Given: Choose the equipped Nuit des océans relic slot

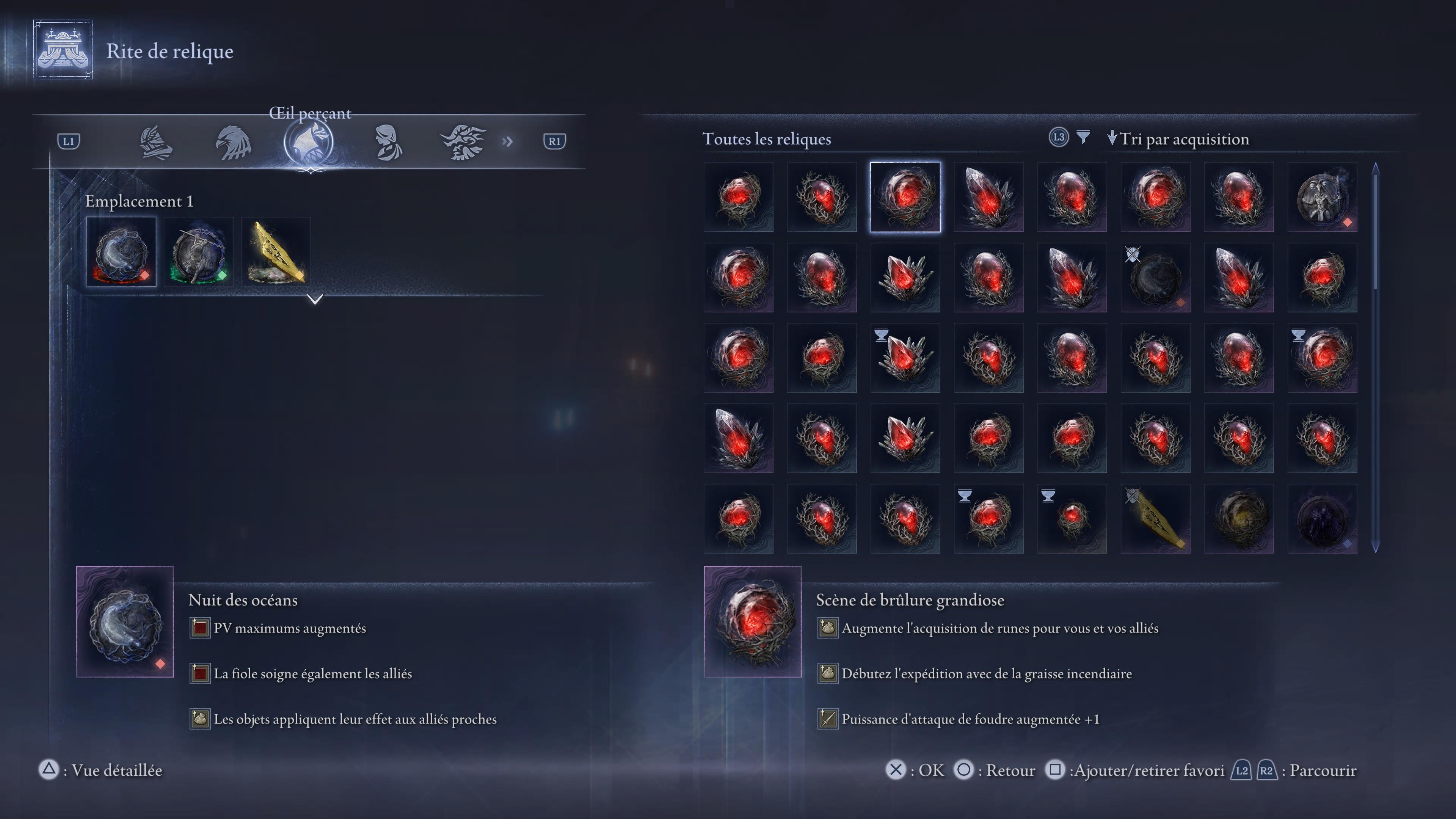Looking at the screenshot, I should click(121, 252).
